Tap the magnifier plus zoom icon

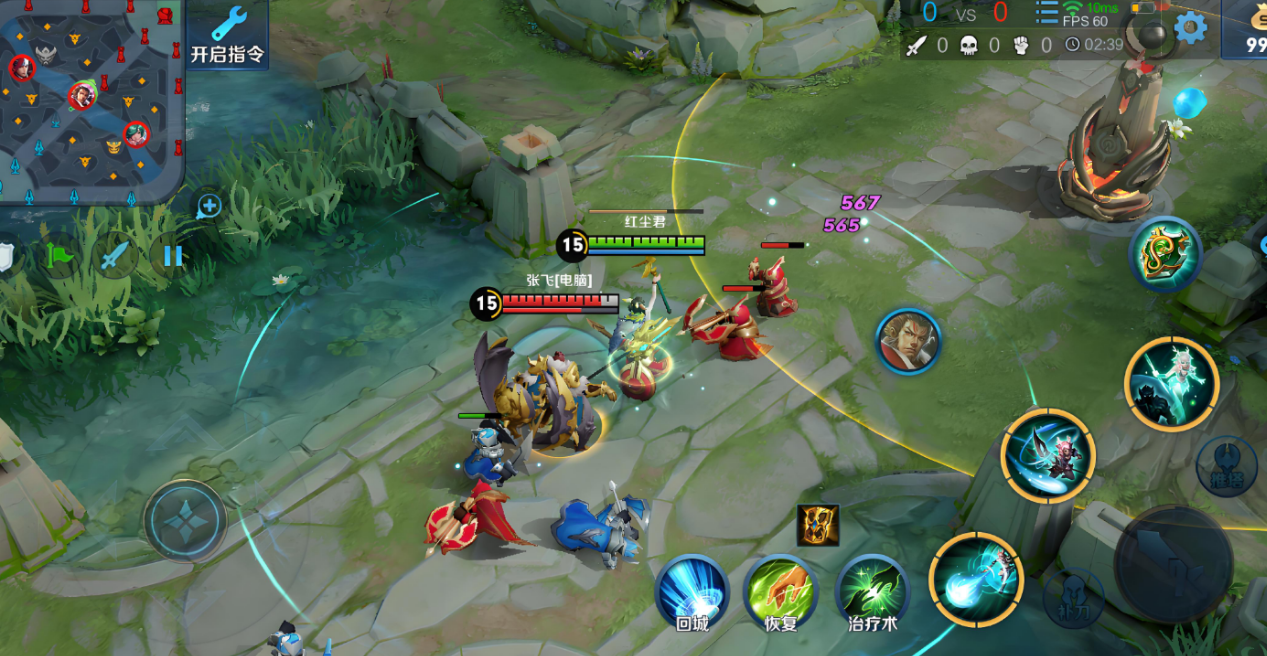pyautogui.click(x=208, y=207)
